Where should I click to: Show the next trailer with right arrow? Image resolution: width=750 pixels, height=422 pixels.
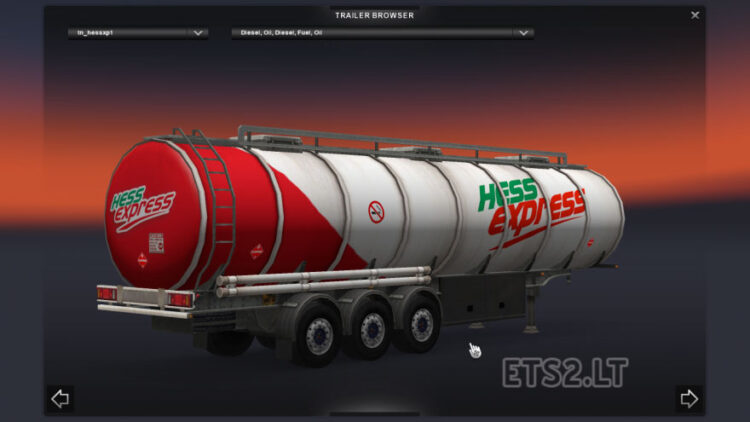[x=688, y=399]
